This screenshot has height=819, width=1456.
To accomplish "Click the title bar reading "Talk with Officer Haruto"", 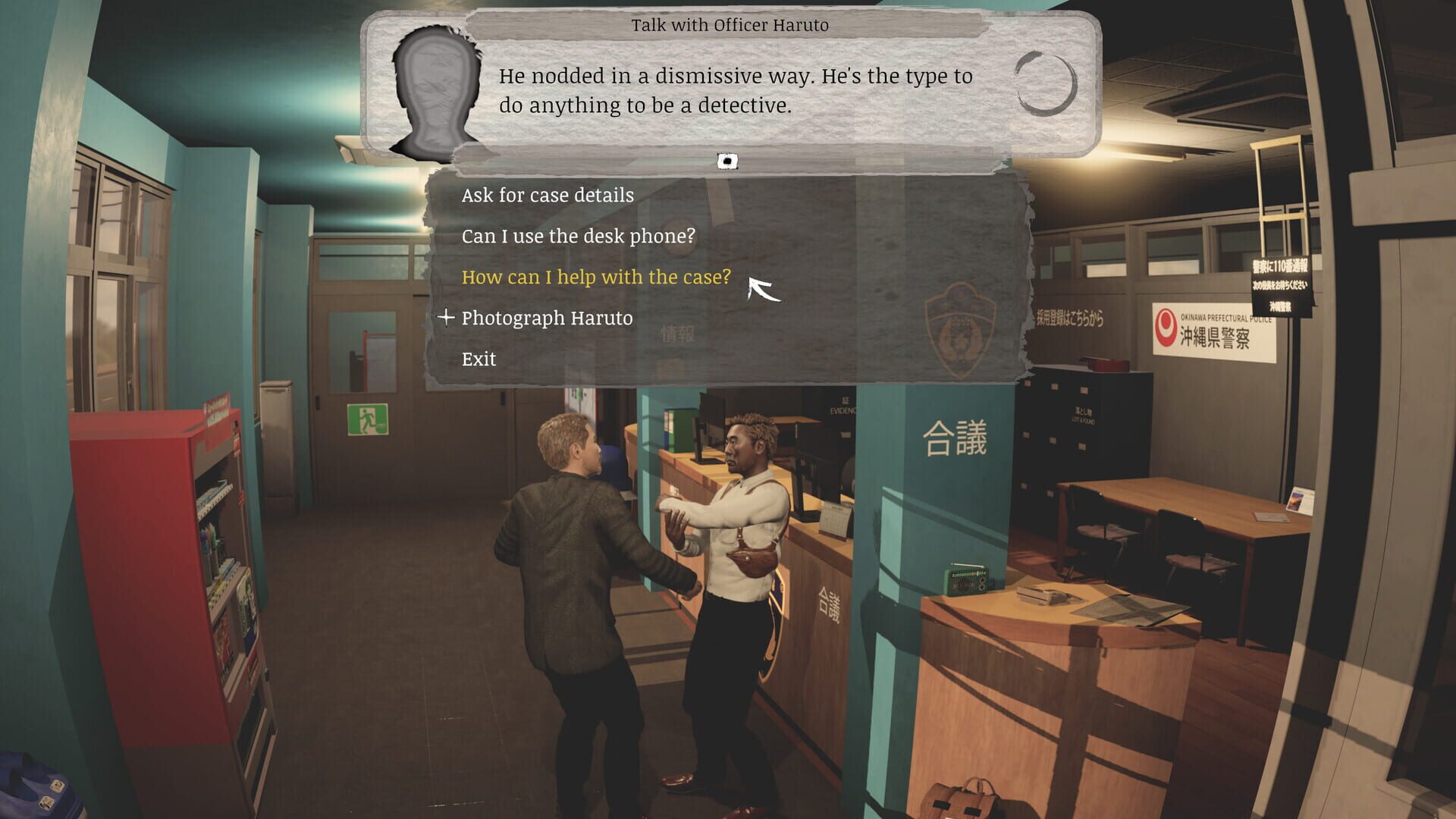I will click(x=731, y=24).
